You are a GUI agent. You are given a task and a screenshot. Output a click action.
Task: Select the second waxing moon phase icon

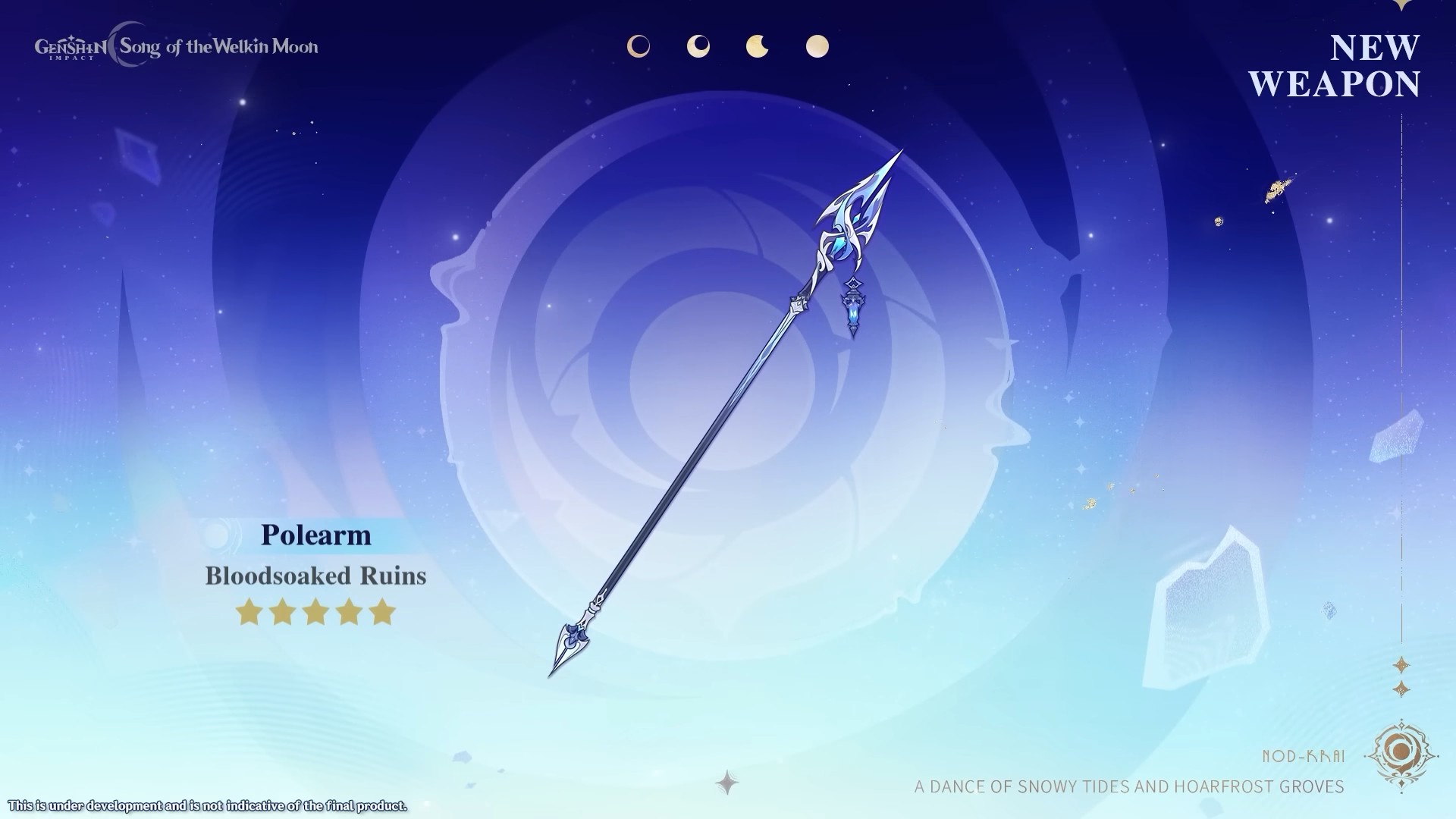pyautogui.click(x=698, y=47)
